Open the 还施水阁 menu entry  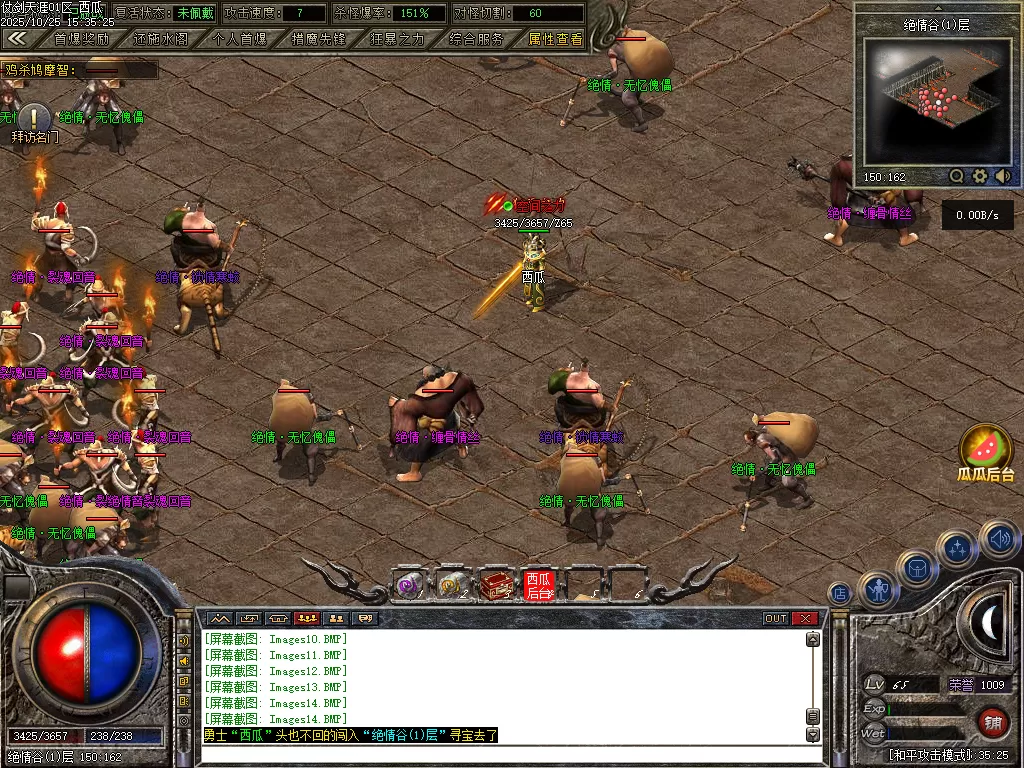click(160, 39)
